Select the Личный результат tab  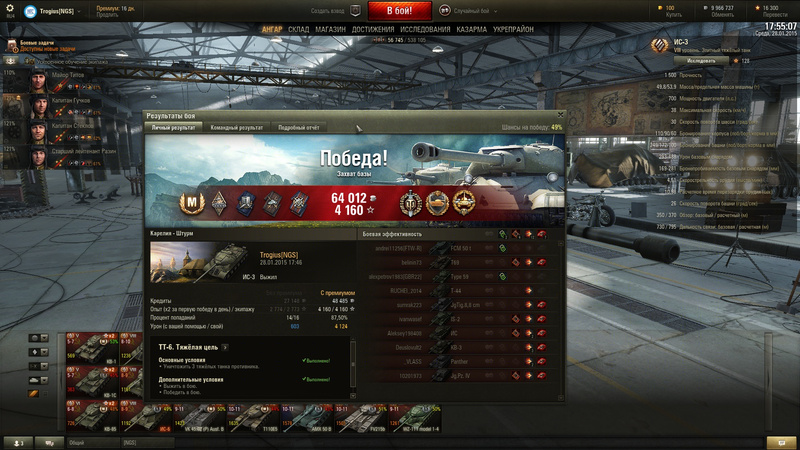coord(174,127)
